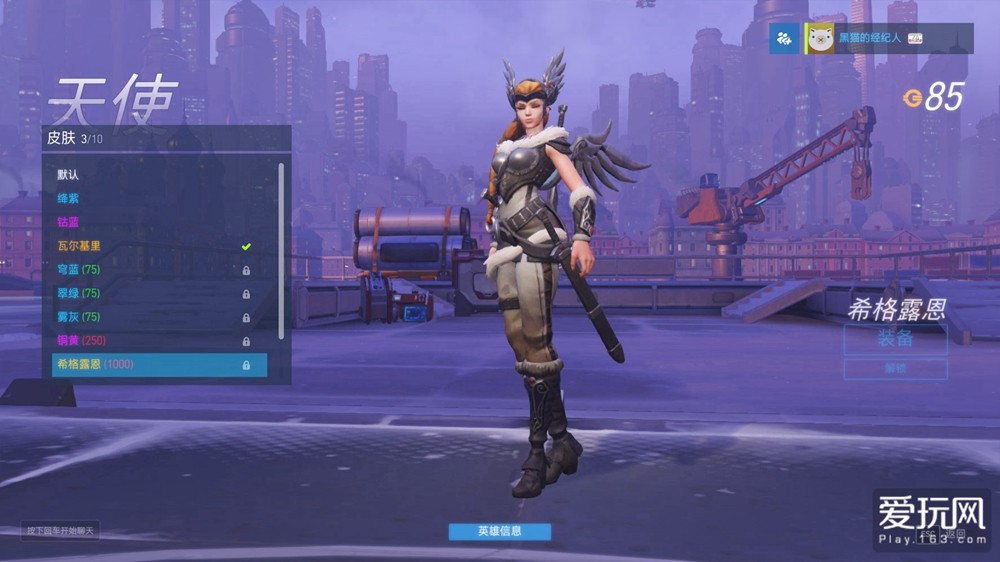Image resolution: width=1000 pixels, height=562 pixels.
Task: Click the highlighted 希格露恩 (1000) skin row
Action: tap(159, 365)
